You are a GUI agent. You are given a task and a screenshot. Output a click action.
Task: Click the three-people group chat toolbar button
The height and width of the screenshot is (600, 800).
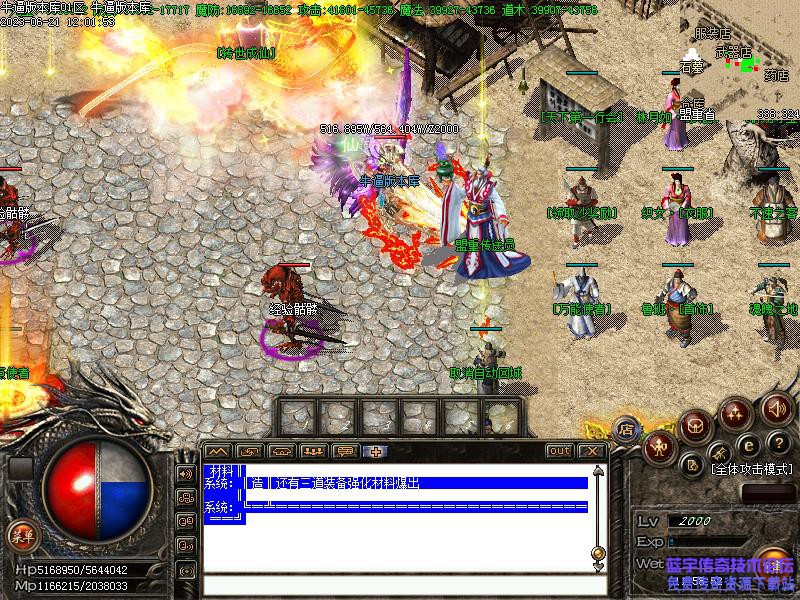coord(313,451)
